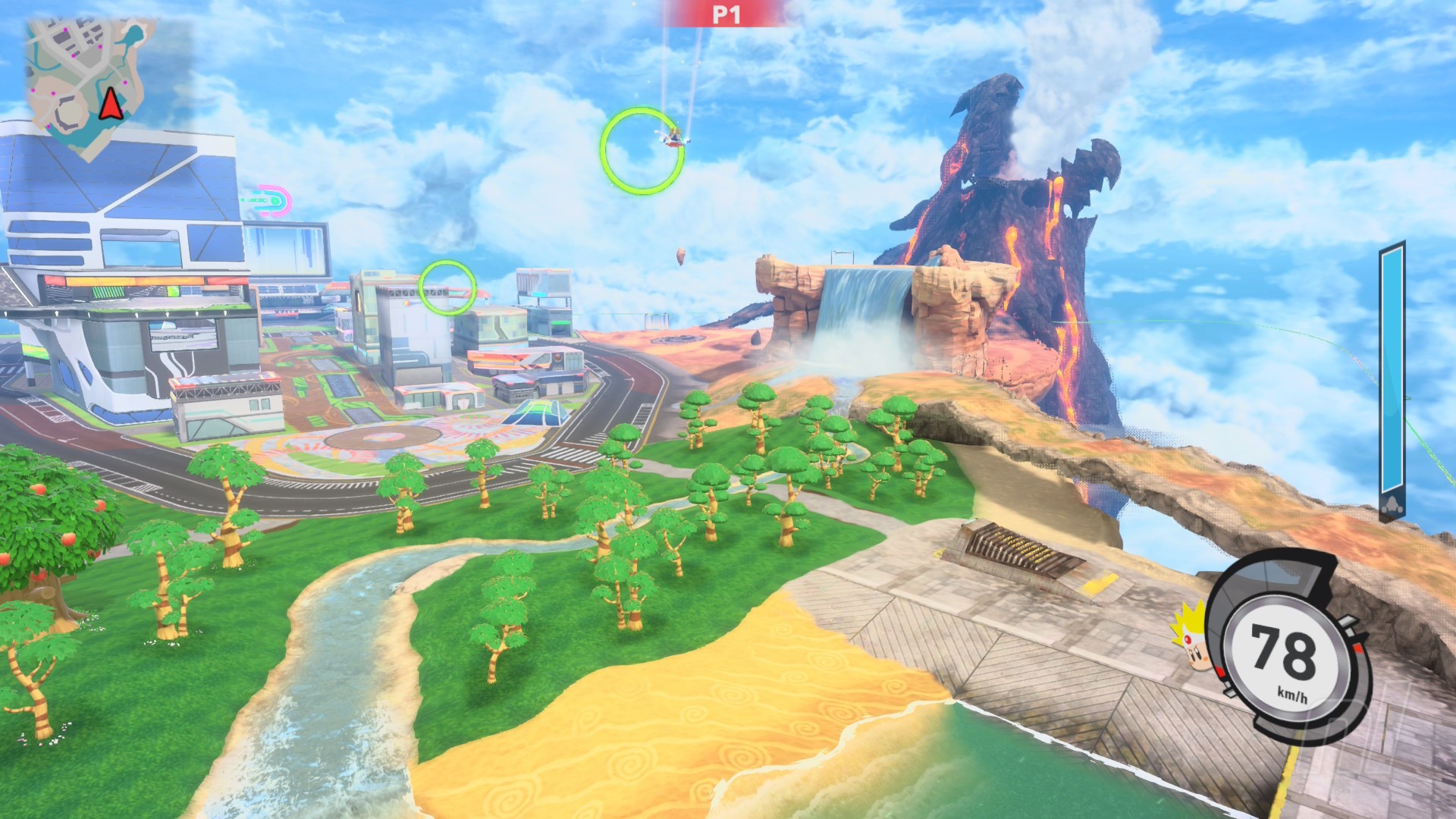The image size is (1456, 819).
Task: Click the red player arrow on the minimap
Action: click(x=111, y=102)
